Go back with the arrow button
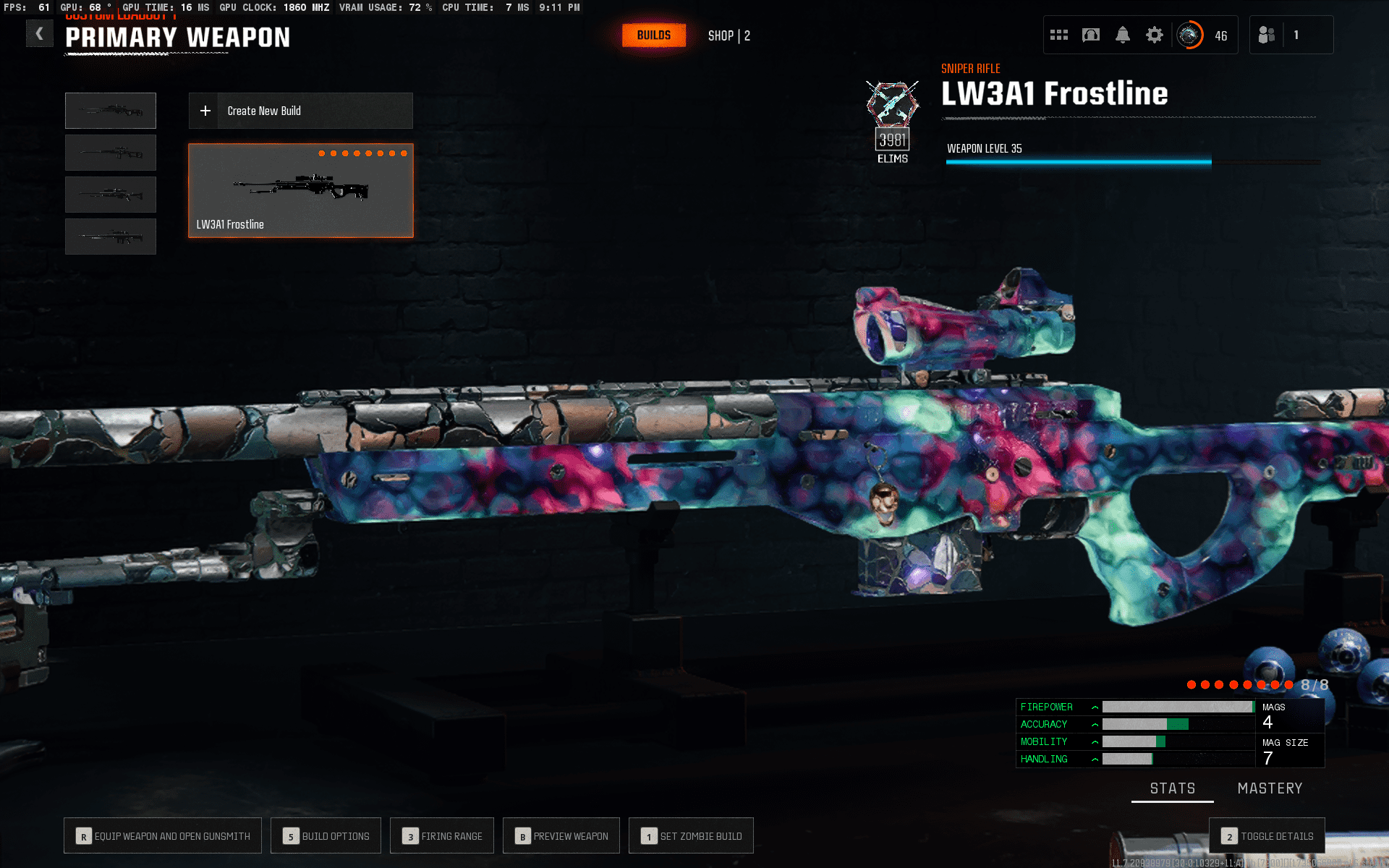The image size is (1389, 868). (40, 34)
